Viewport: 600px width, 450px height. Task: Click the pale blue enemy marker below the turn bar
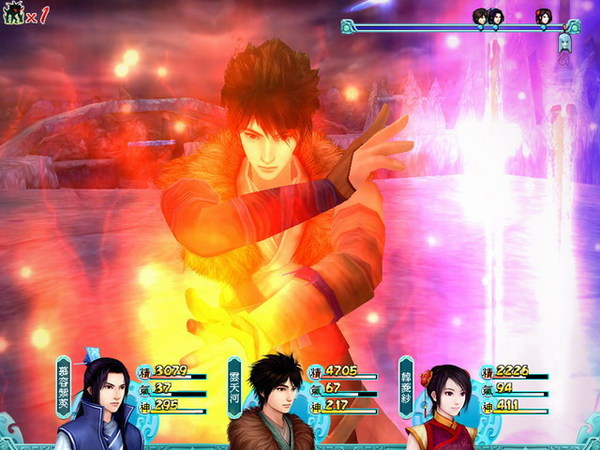pyautogui.click(x=564, y=44)
